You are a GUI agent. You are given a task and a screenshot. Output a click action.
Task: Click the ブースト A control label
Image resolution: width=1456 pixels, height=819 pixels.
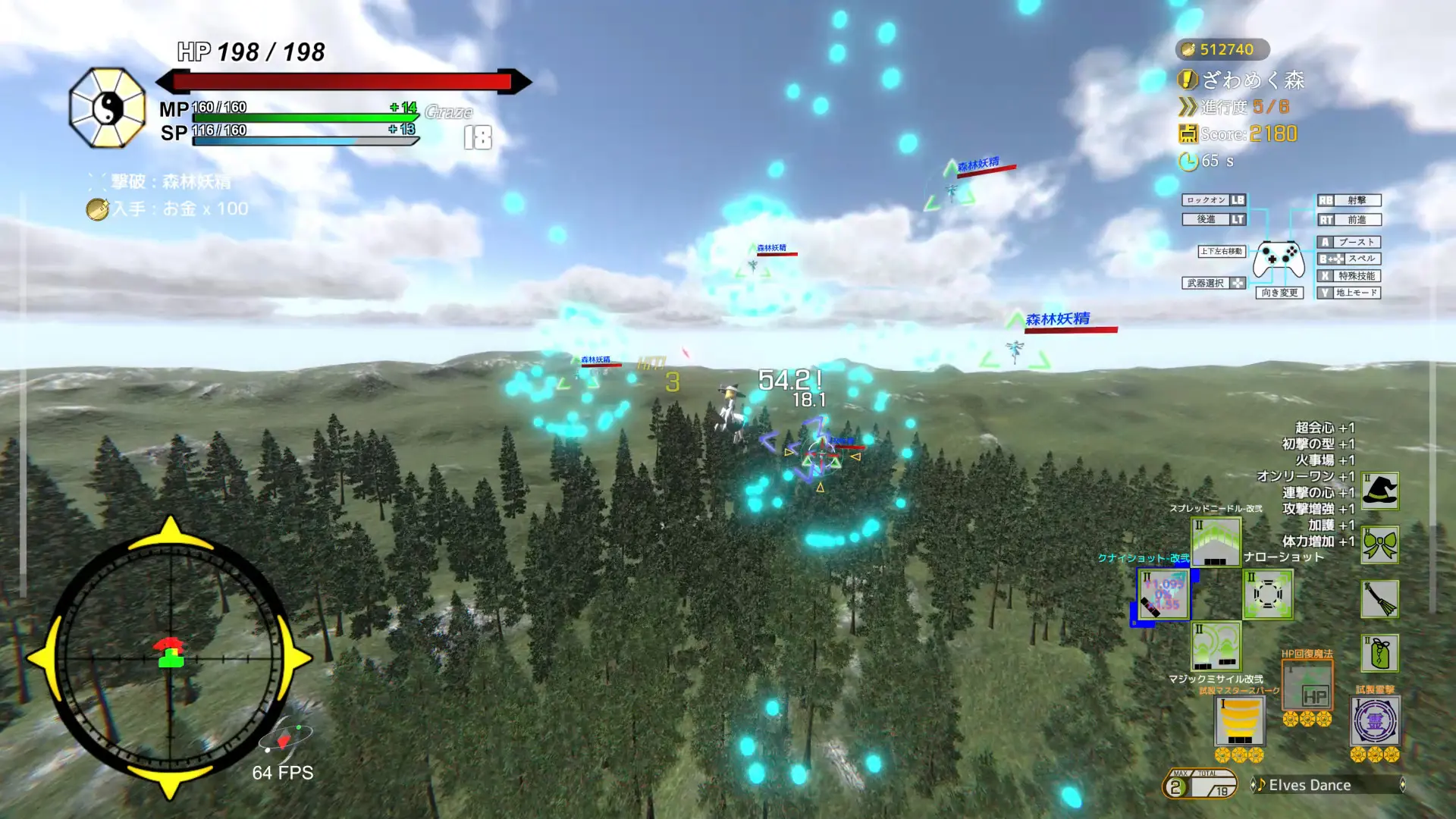click(x=1349, y=243)
